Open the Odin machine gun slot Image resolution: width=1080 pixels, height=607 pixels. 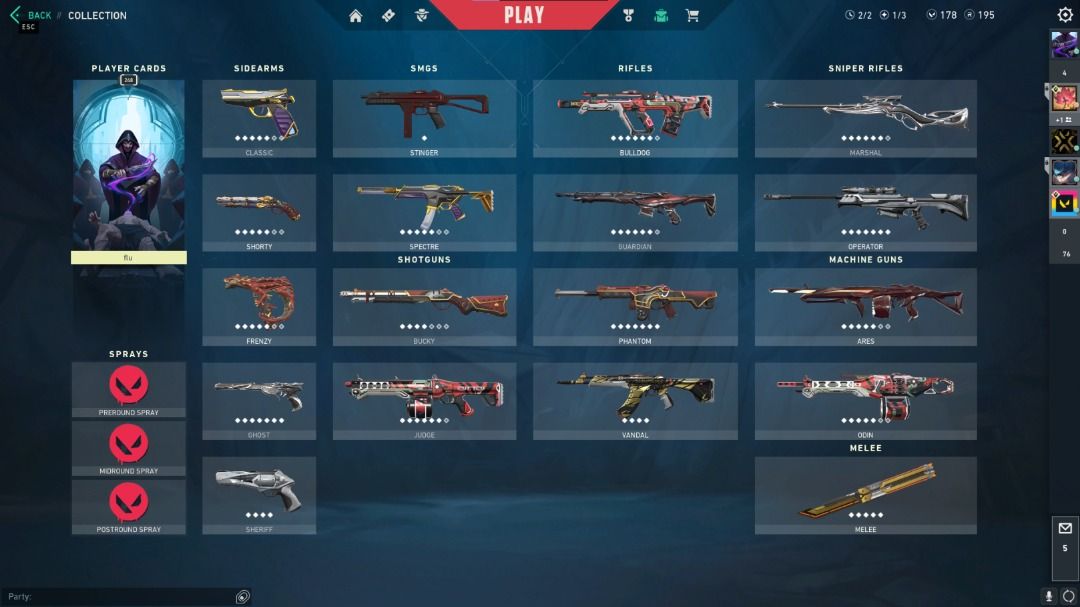(865, 400)
